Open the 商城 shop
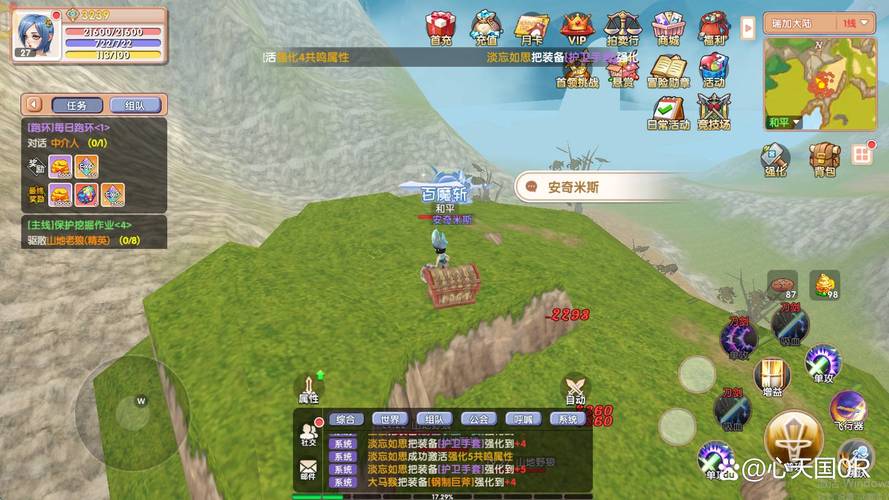 (x=667, y=27)
